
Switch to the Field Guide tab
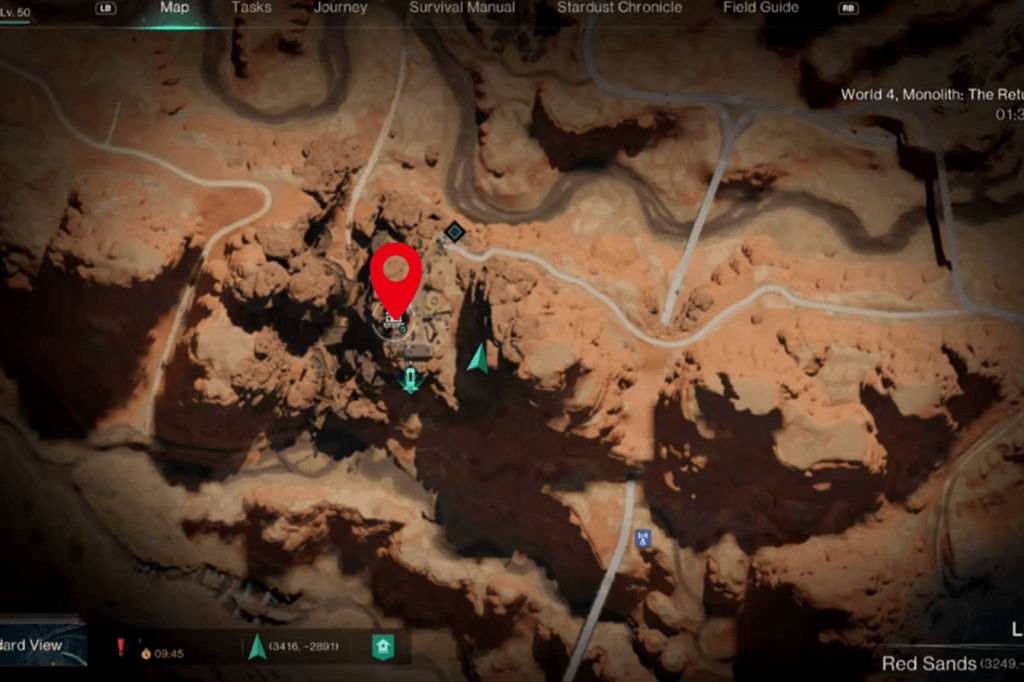(761, 8)
